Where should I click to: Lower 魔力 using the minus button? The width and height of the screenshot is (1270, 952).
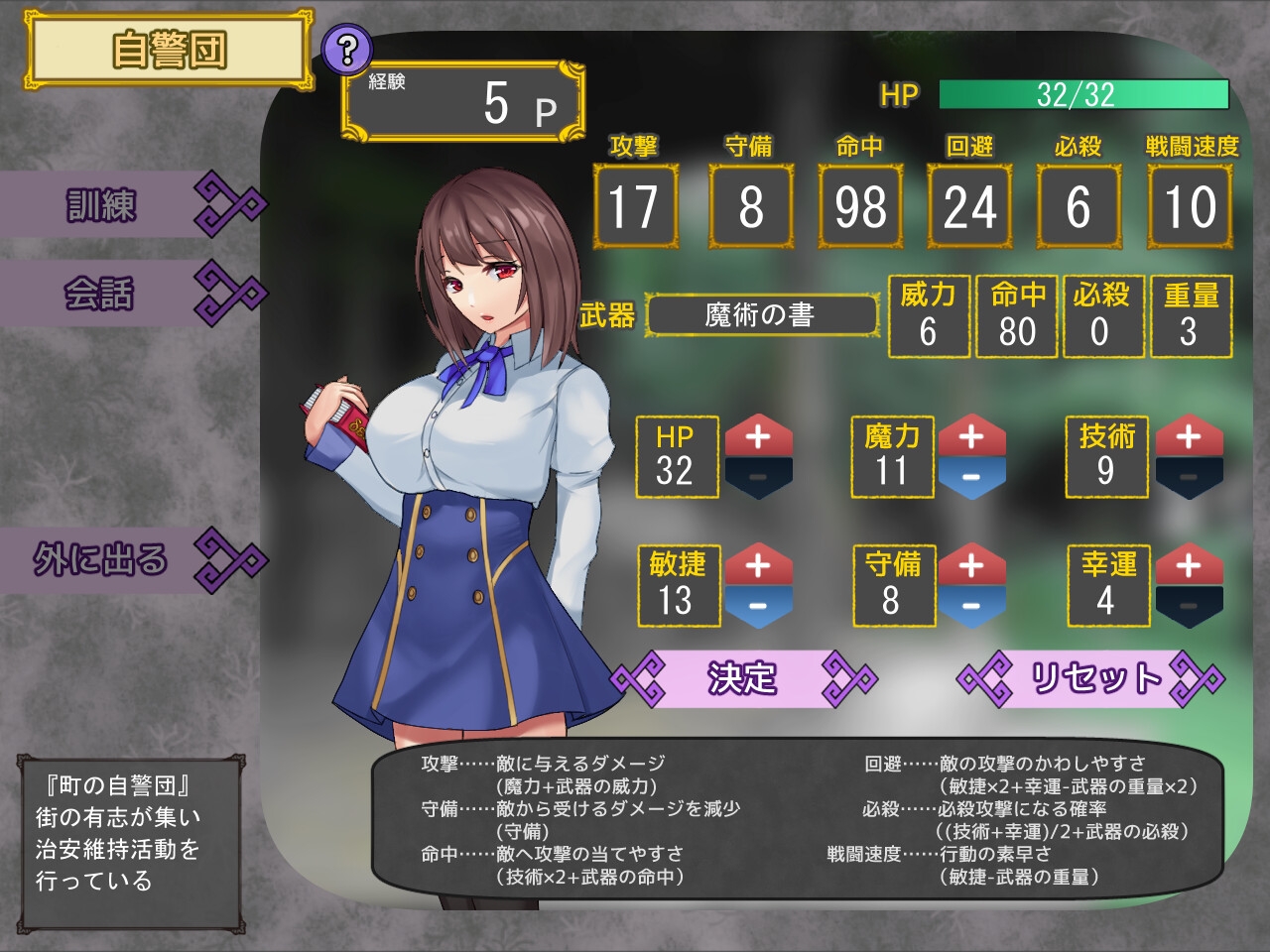971,478
